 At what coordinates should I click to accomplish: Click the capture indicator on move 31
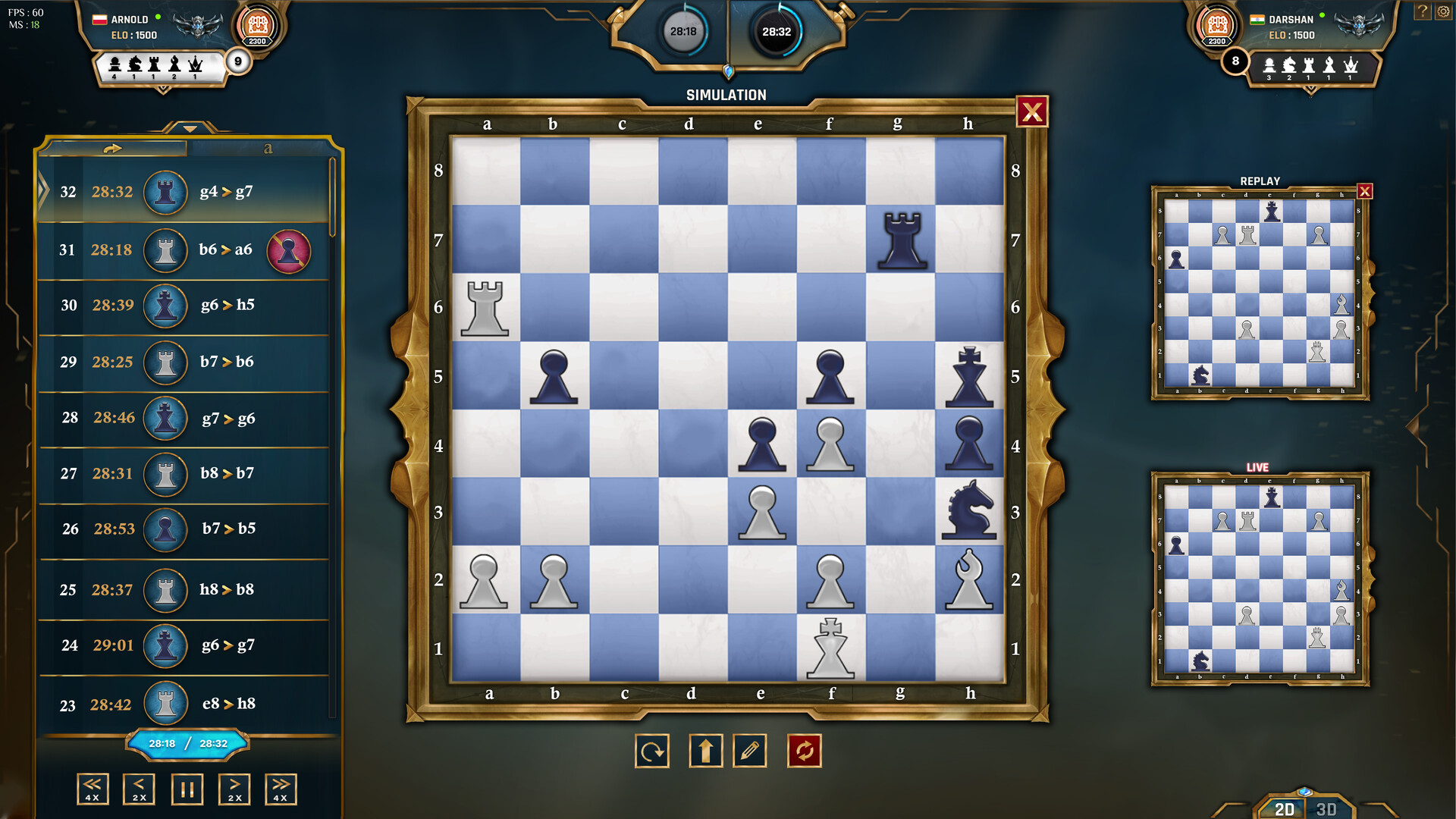289,250
